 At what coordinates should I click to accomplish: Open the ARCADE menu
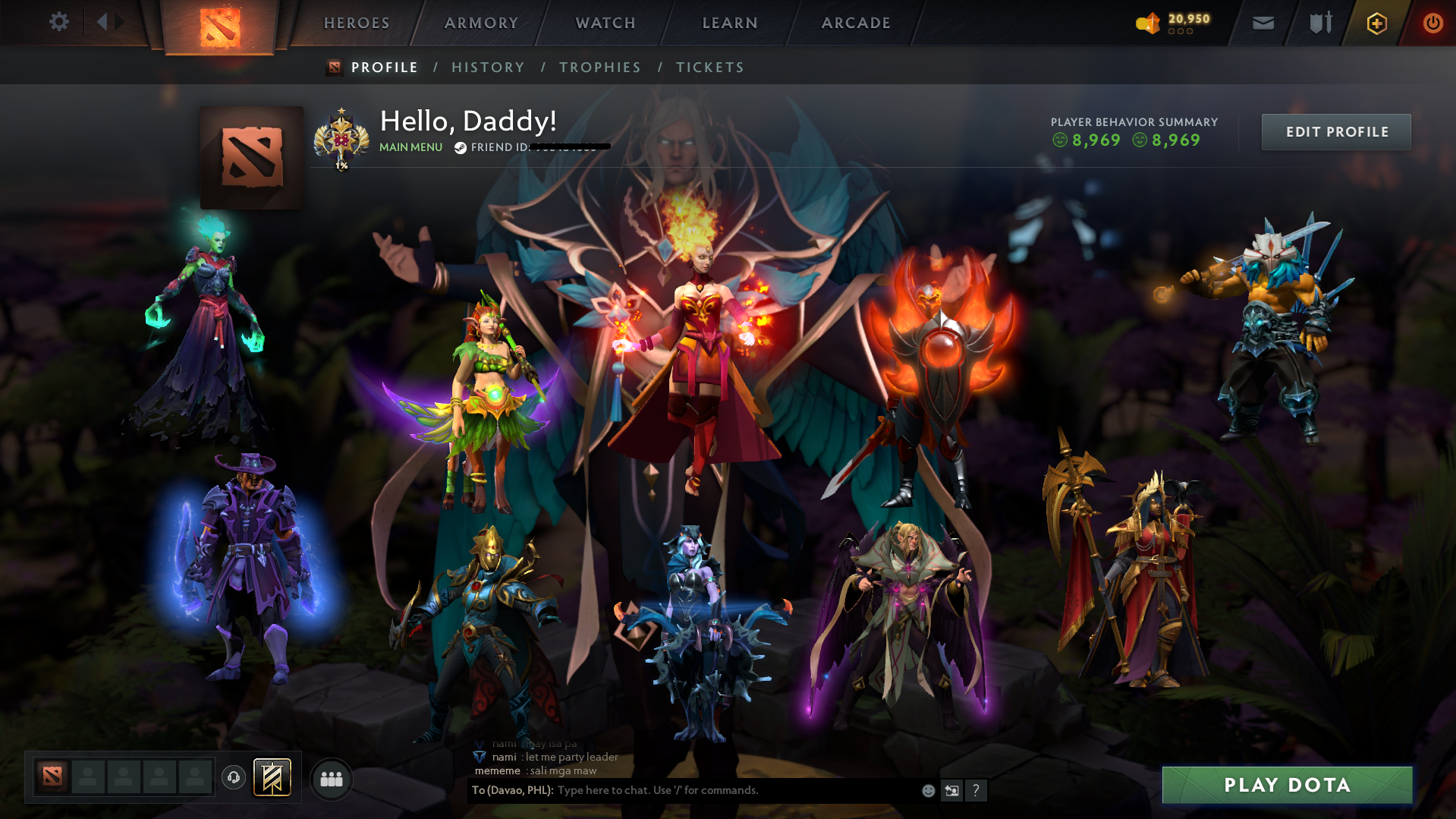point(855,23)
